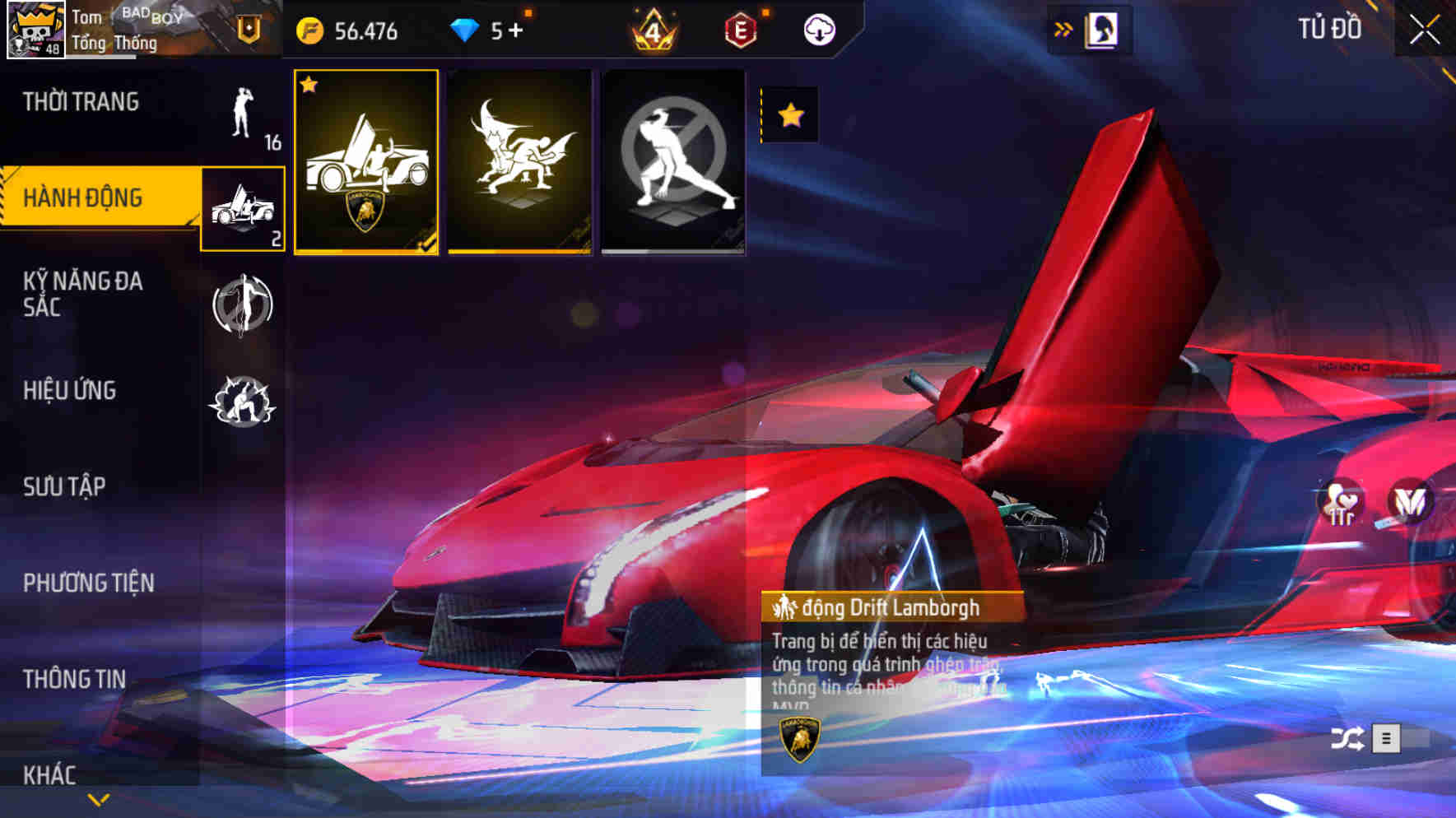
Task: Select the dragon fighting emote slot
Action: (x=520, y=161)
